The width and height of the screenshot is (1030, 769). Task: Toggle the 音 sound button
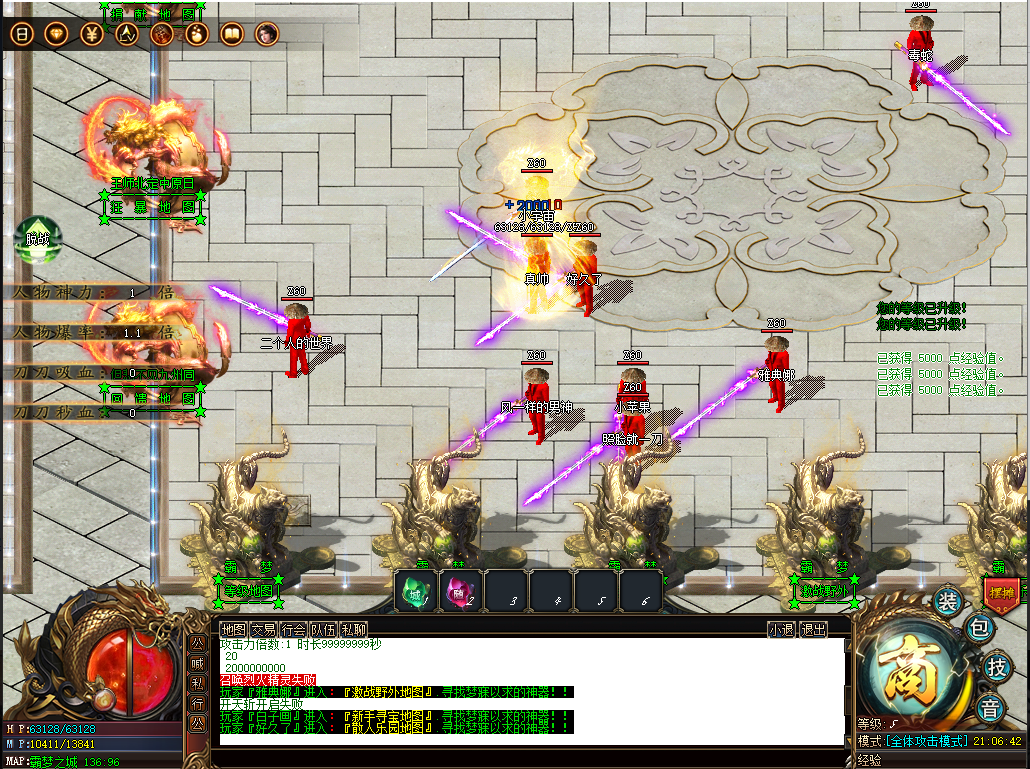[990, 709]
